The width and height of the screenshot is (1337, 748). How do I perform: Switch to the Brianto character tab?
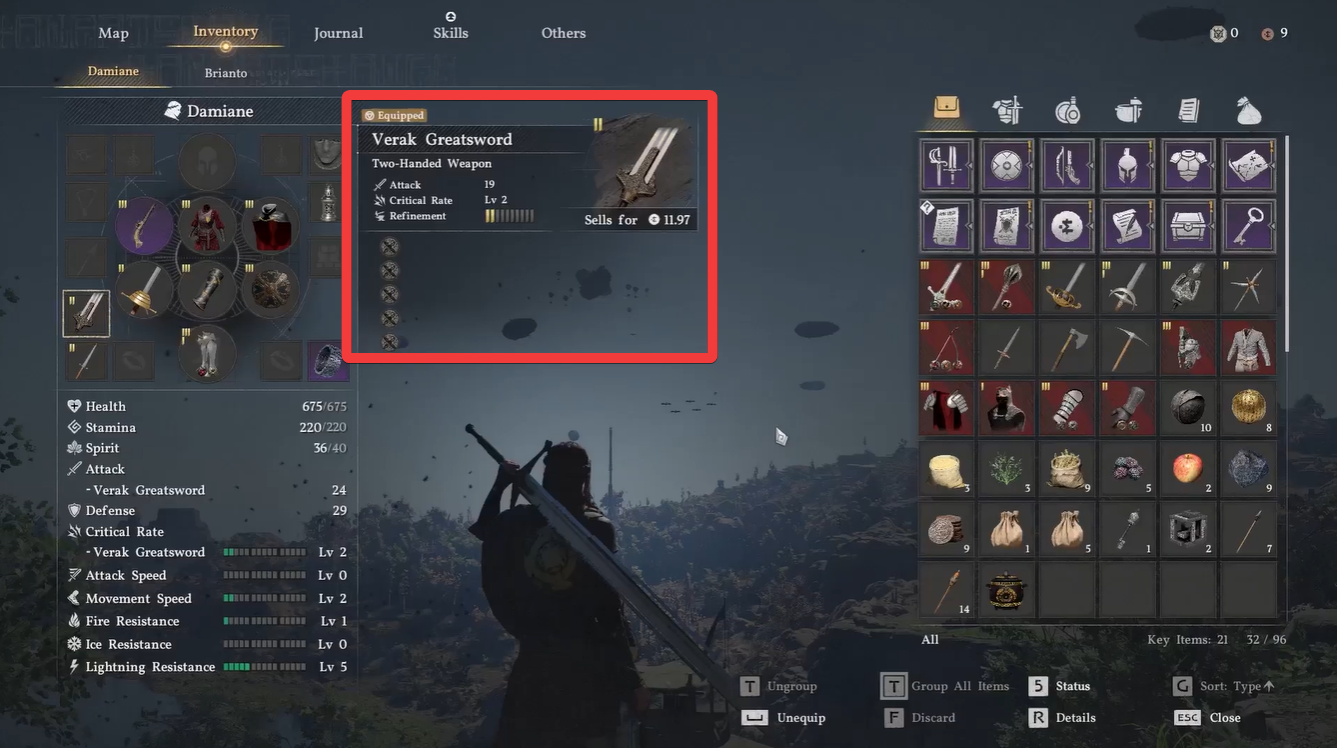(x=225, y=72)
